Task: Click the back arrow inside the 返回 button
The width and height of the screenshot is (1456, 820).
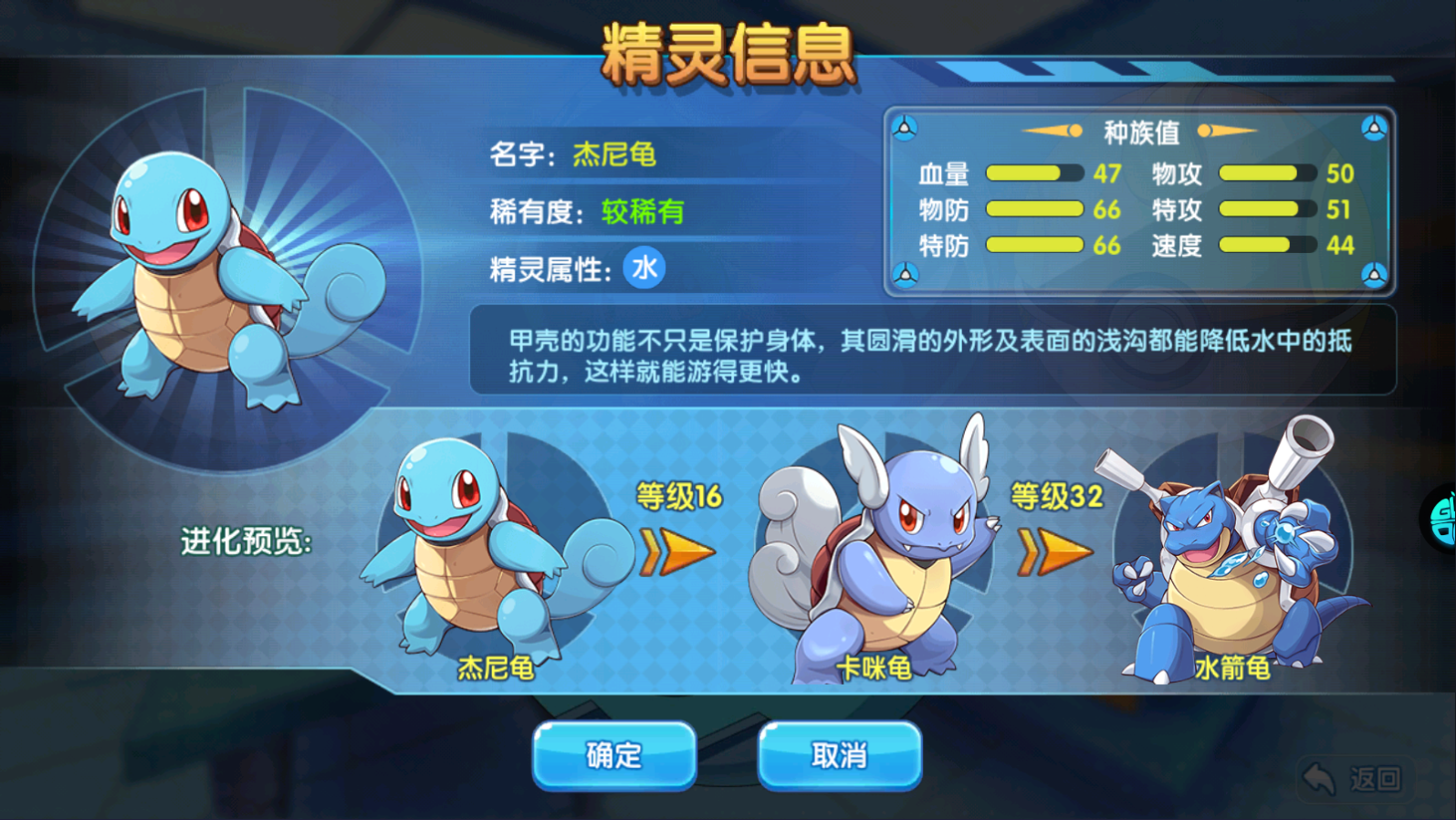Action: (1317, 776)
